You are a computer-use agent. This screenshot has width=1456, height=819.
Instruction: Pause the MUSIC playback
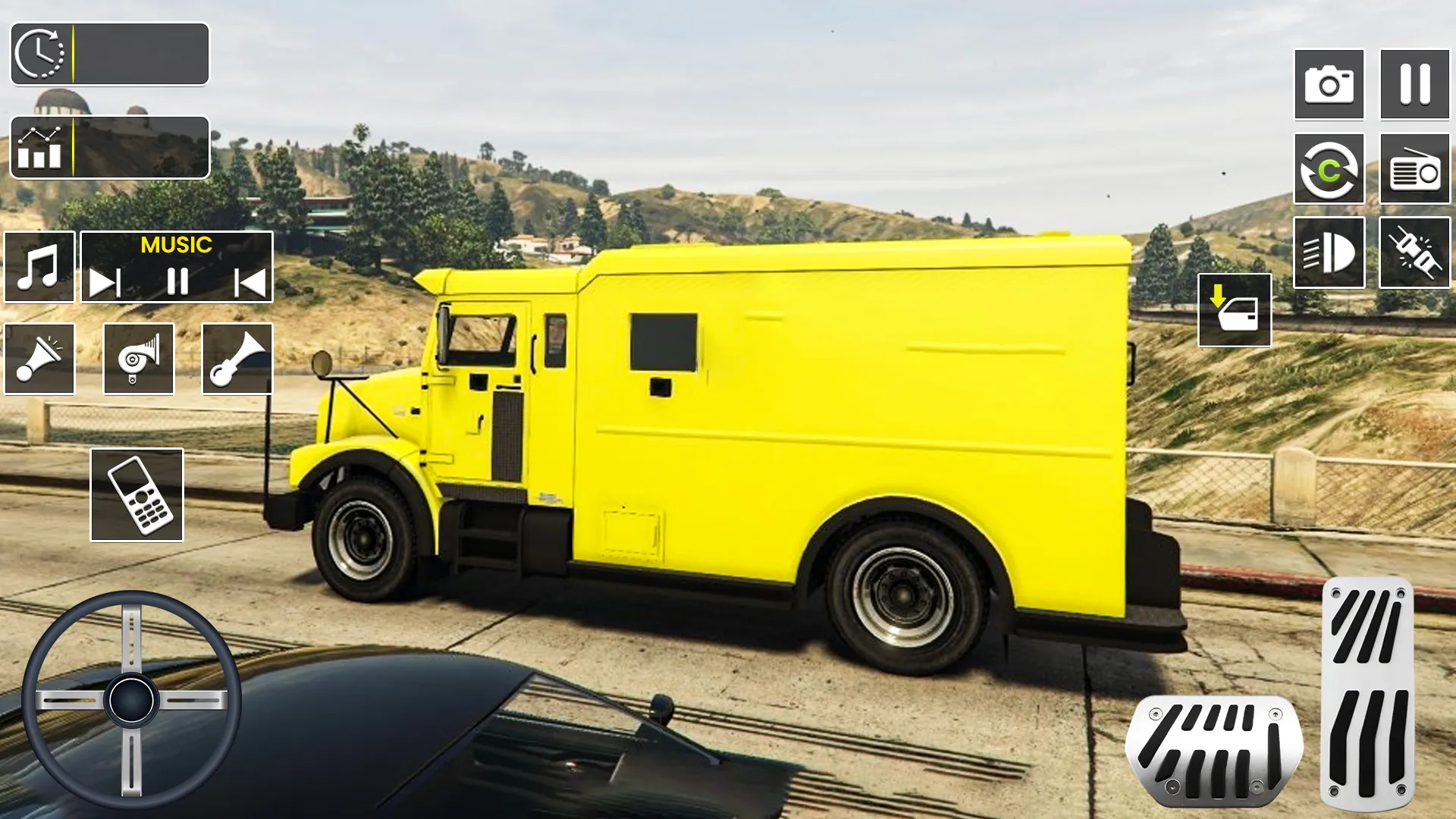pos(177,281)
